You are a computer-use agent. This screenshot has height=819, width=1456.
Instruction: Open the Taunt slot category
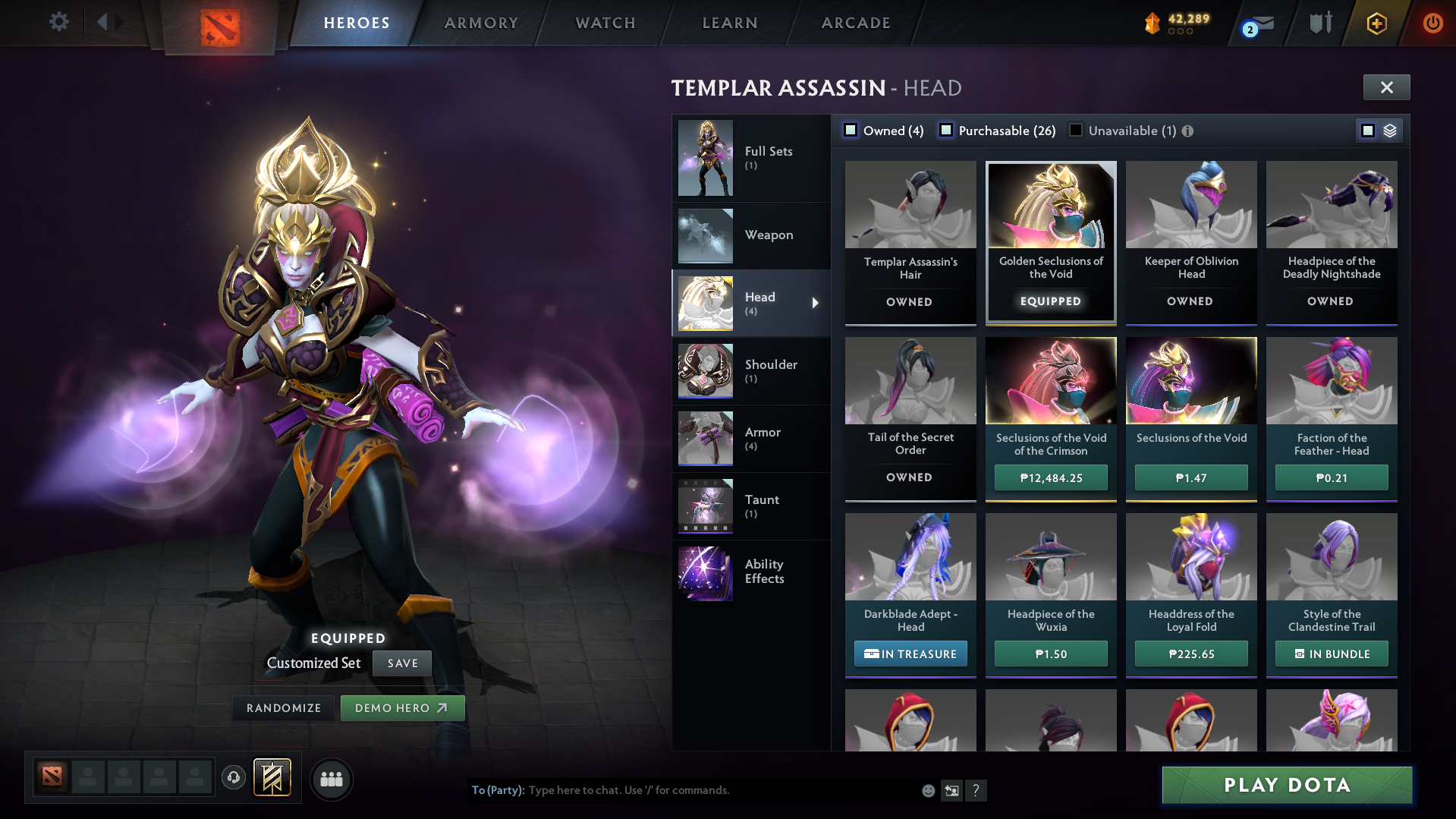[751, 506]
